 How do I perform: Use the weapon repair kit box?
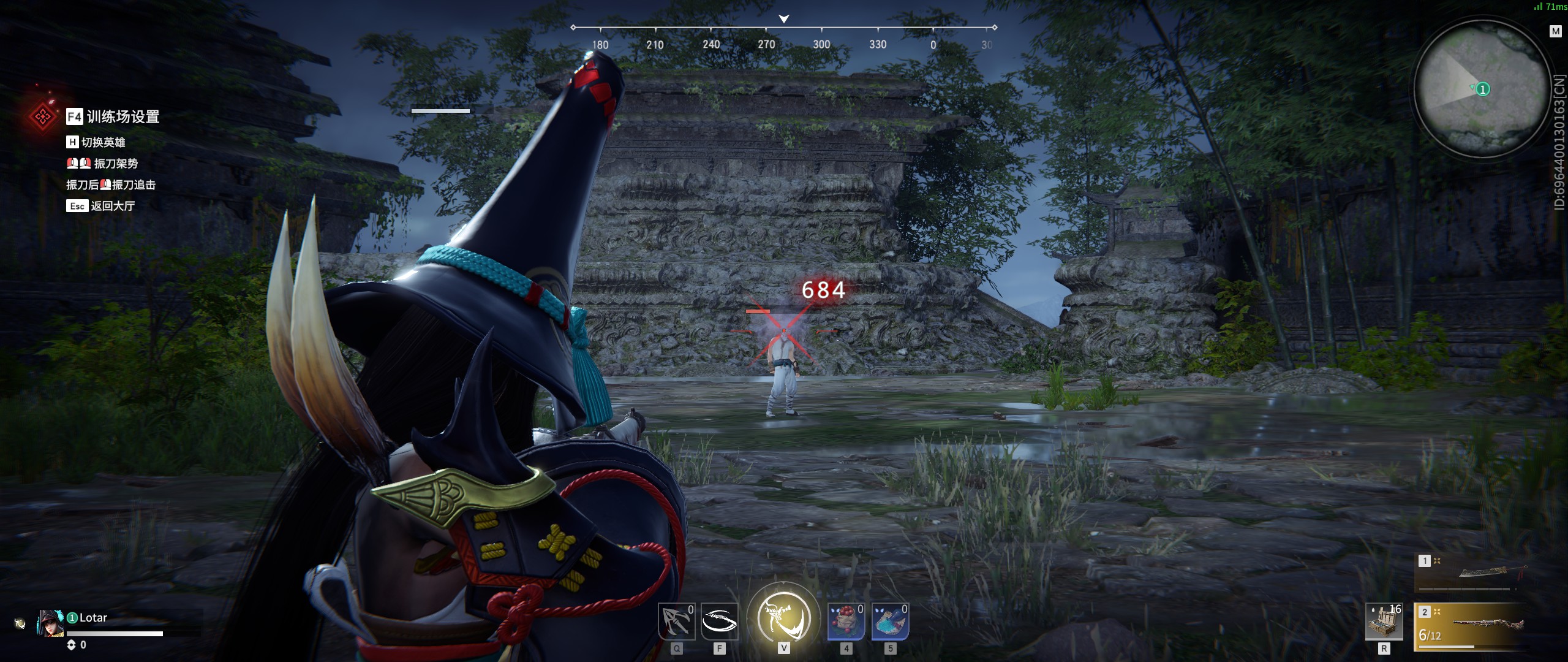1384,622
